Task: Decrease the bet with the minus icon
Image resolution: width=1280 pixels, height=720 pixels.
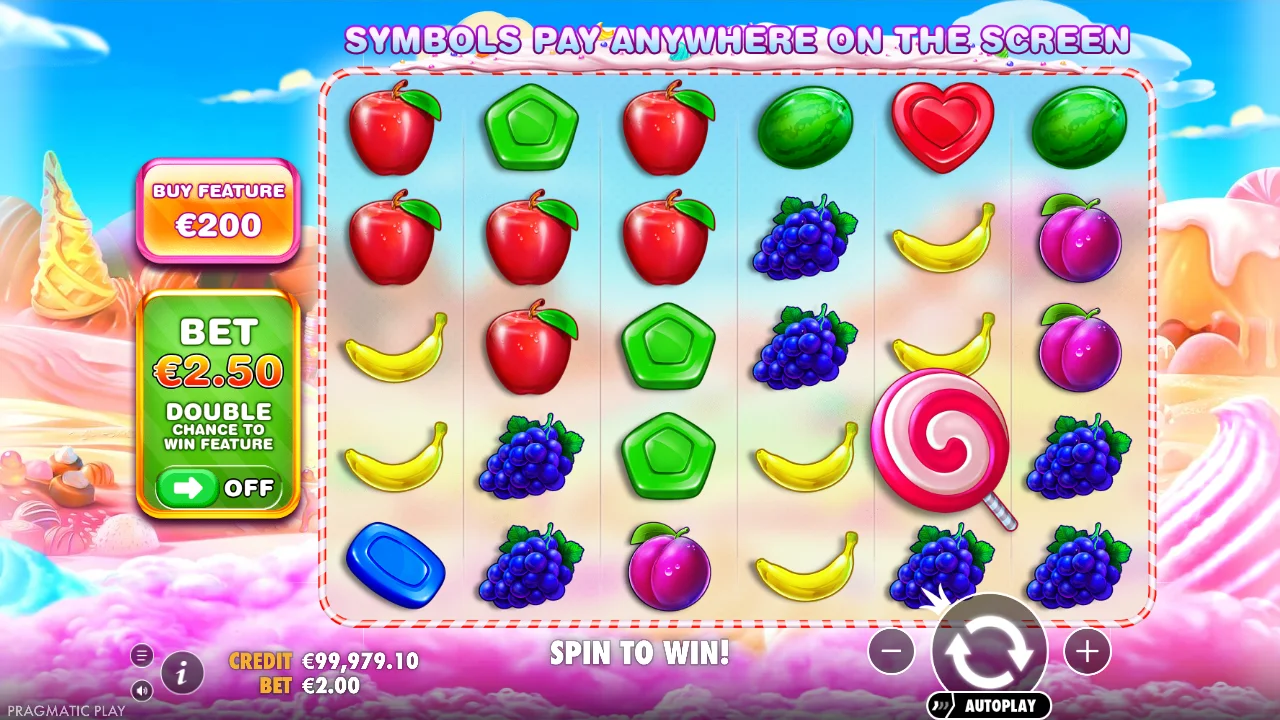Action: point(891,652)
